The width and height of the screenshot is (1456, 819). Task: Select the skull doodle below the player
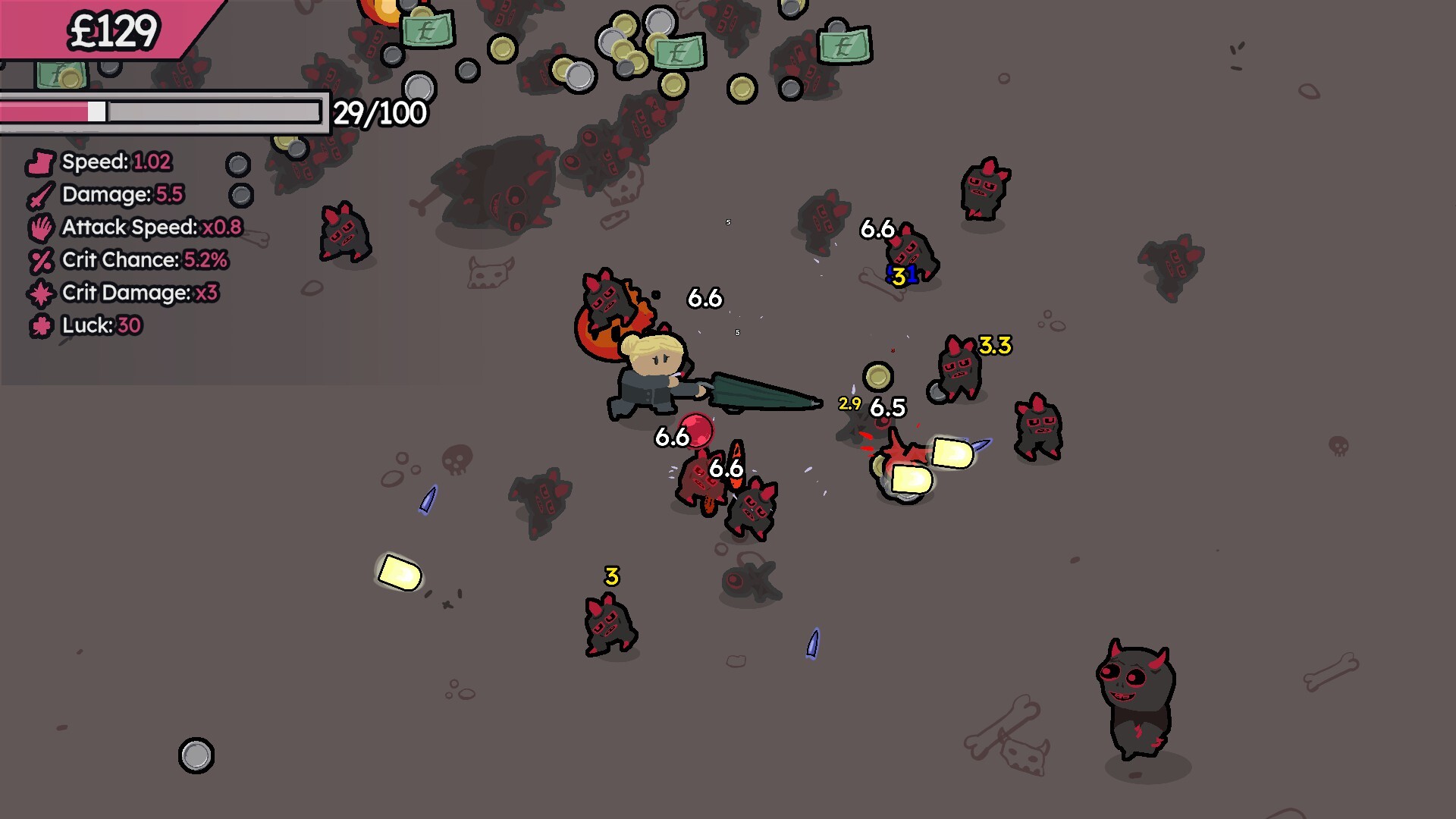456,460
